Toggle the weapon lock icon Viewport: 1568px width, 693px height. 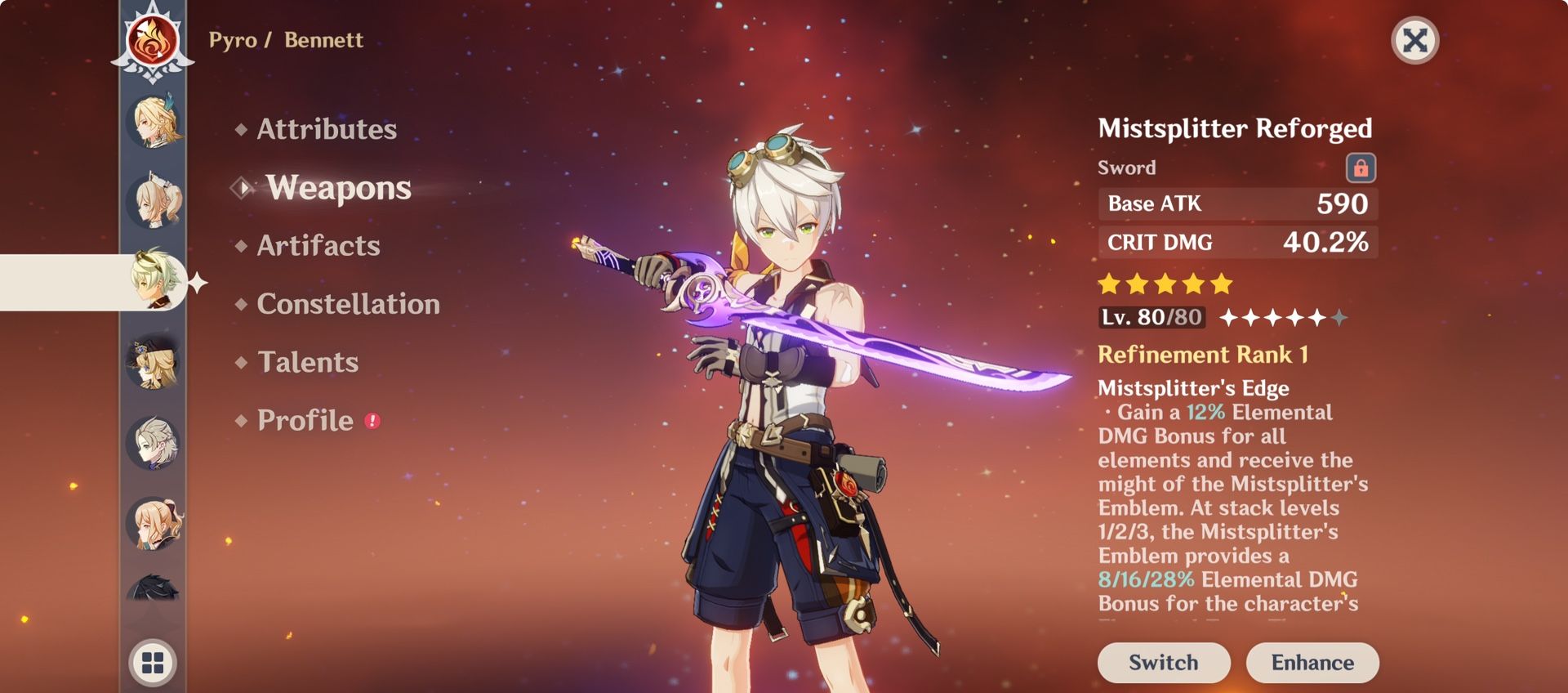coord(1361,168)
